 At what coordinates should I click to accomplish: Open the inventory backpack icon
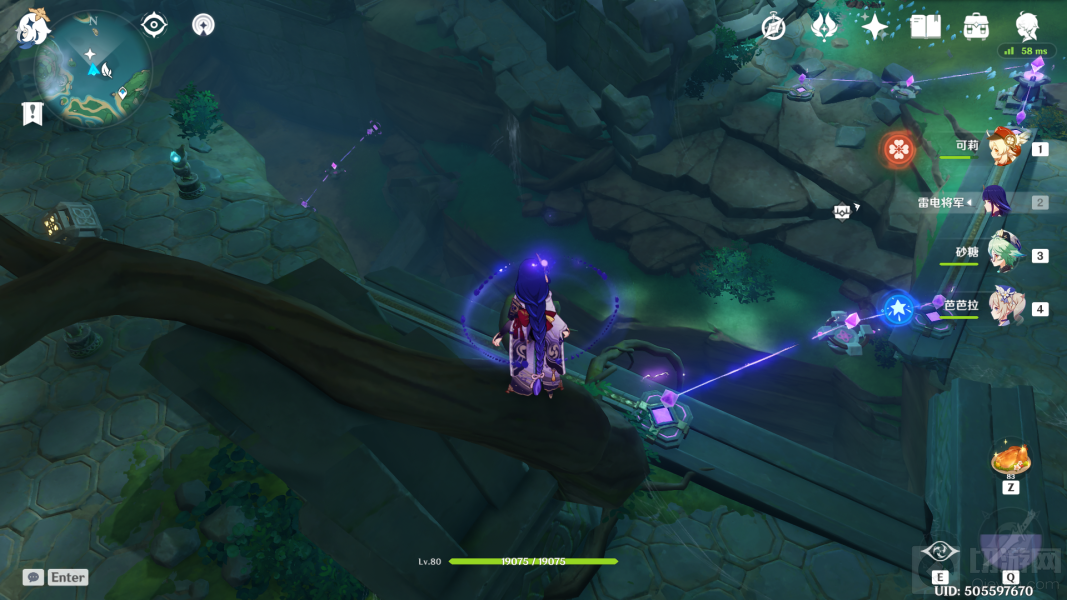point(976,27)
